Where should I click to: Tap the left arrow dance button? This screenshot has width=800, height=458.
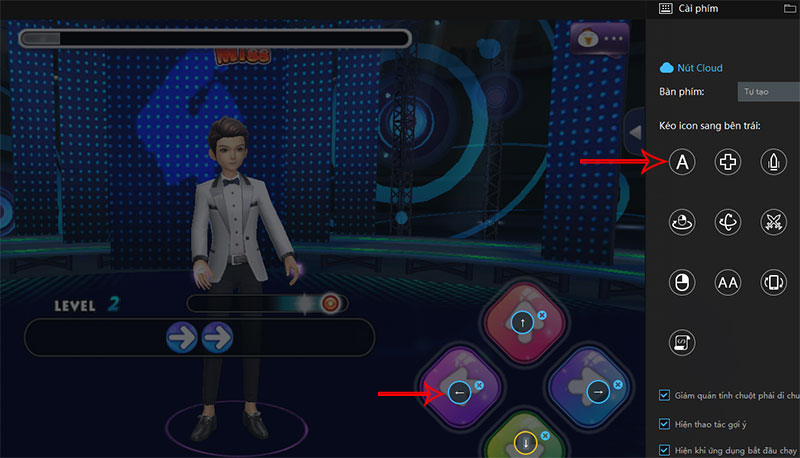pos(460,393)
